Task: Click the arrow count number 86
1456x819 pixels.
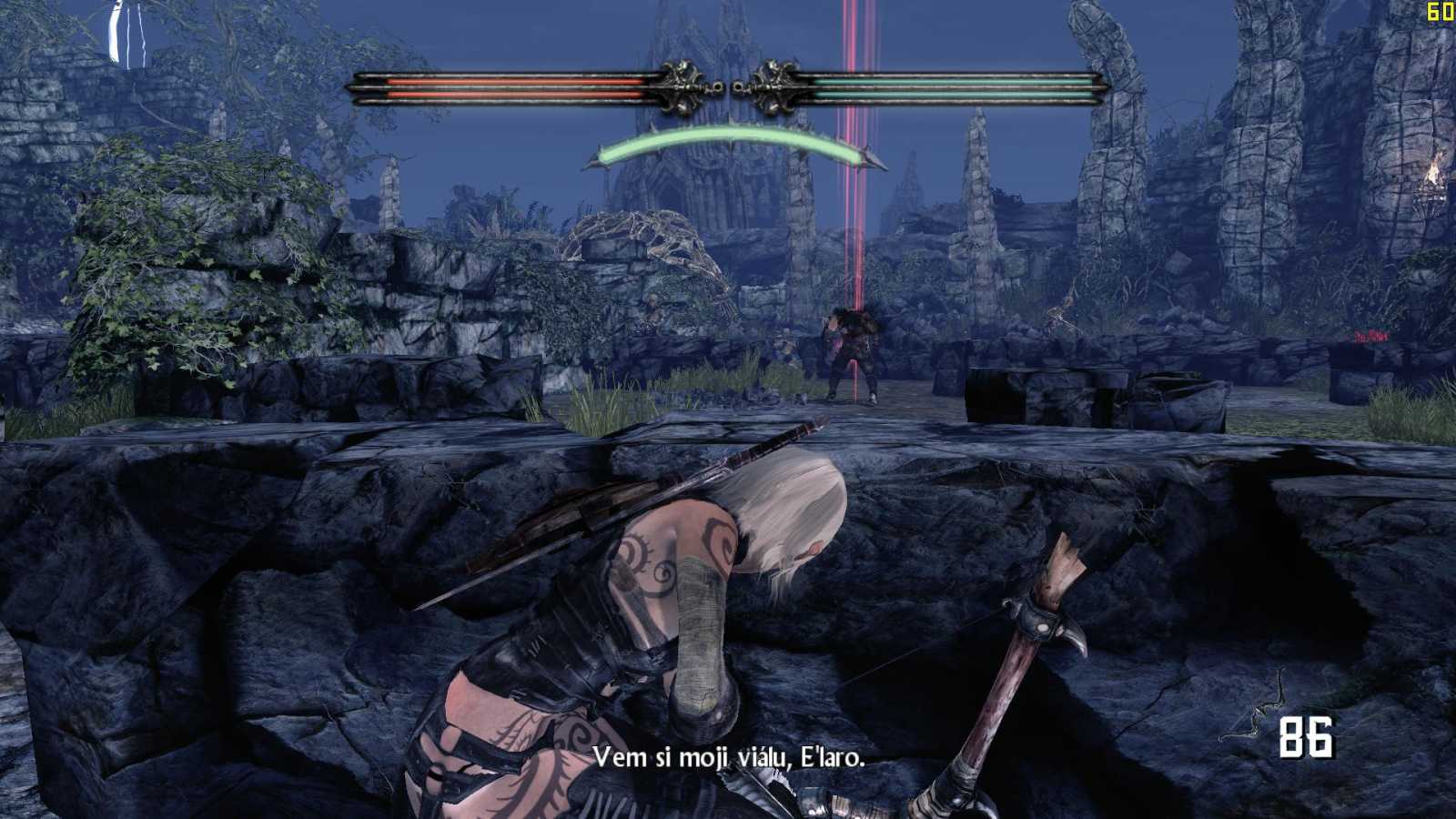Action: [1307, 738]
